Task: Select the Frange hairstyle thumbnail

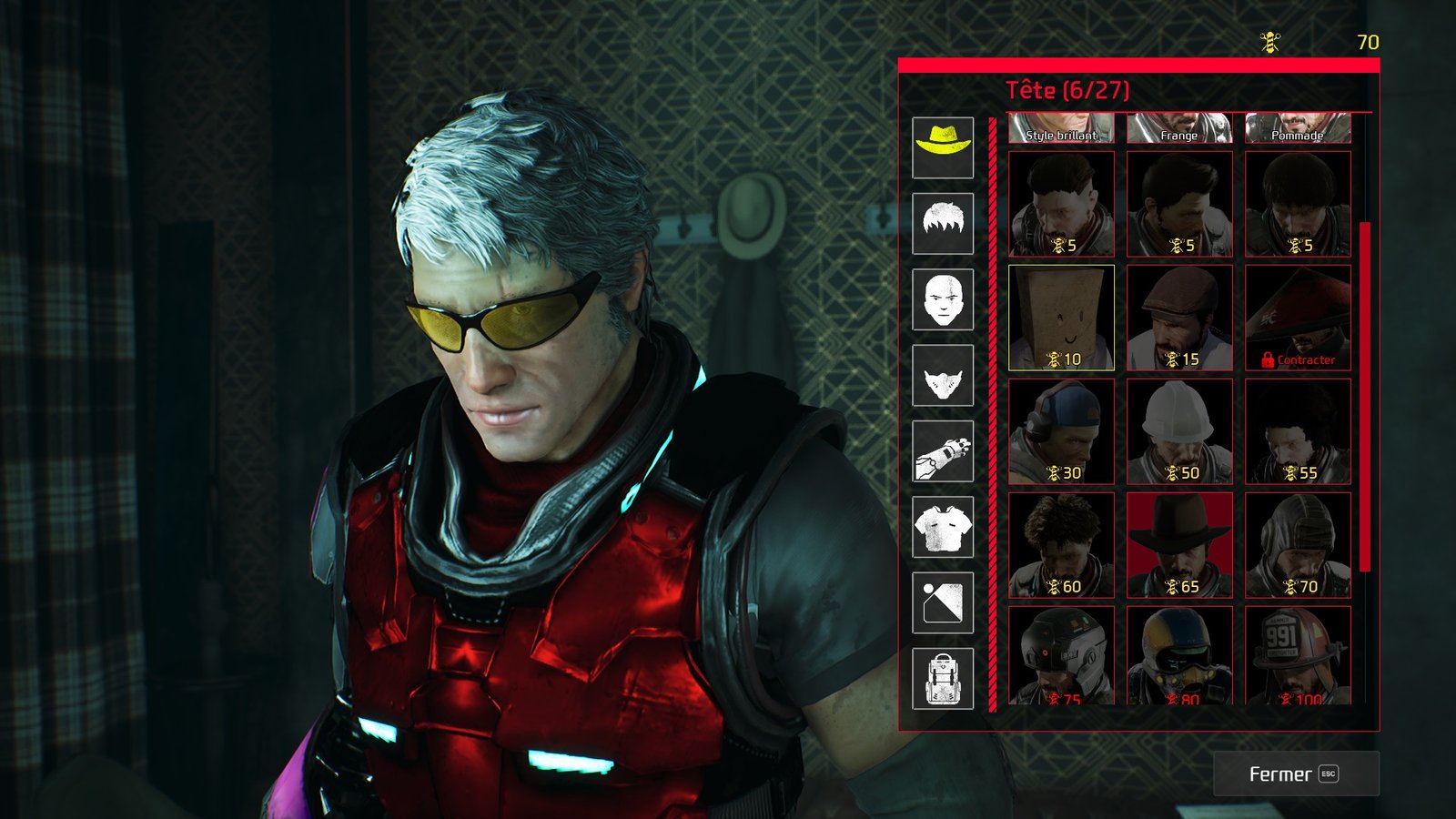Action: (x=1179, y=128)
